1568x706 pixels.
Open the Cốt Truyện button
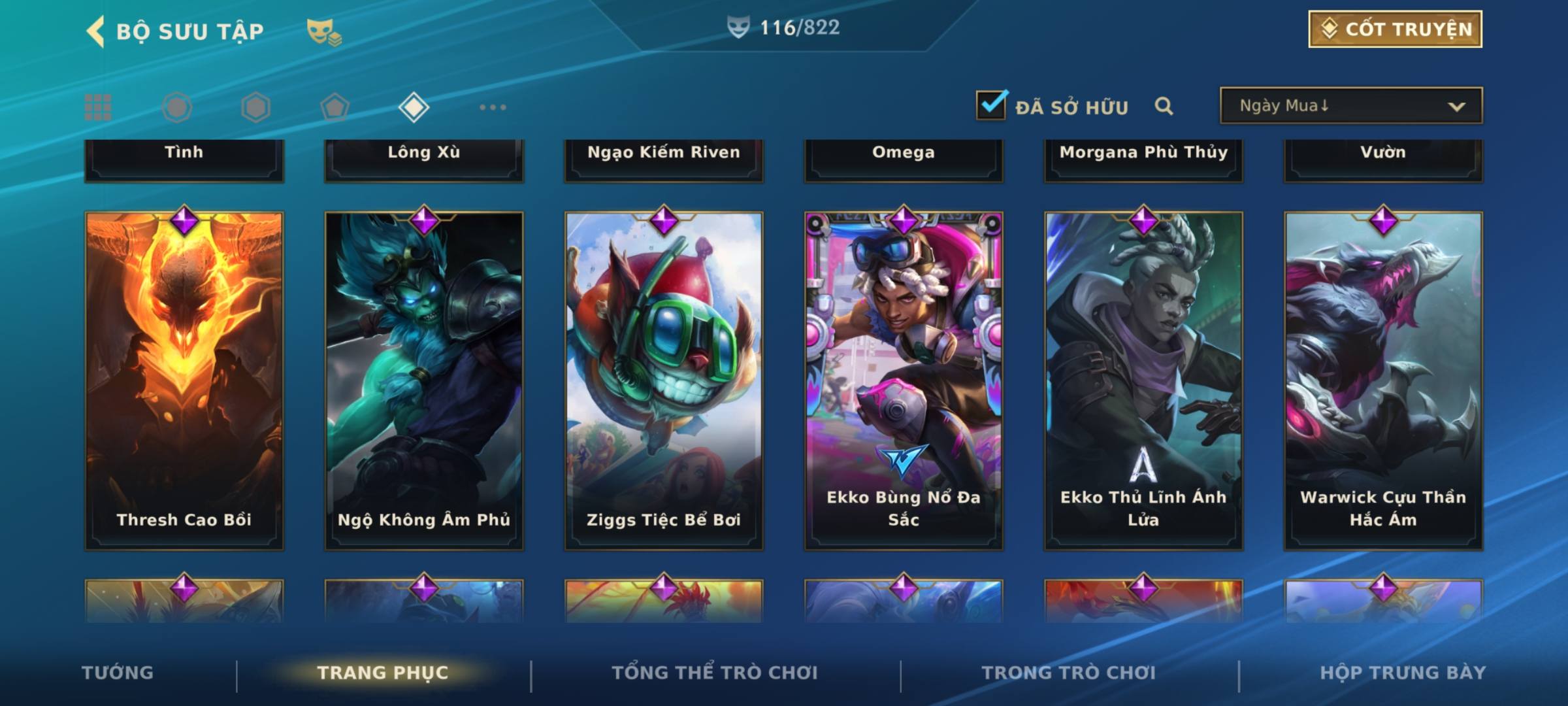(x=1395, y=29)
